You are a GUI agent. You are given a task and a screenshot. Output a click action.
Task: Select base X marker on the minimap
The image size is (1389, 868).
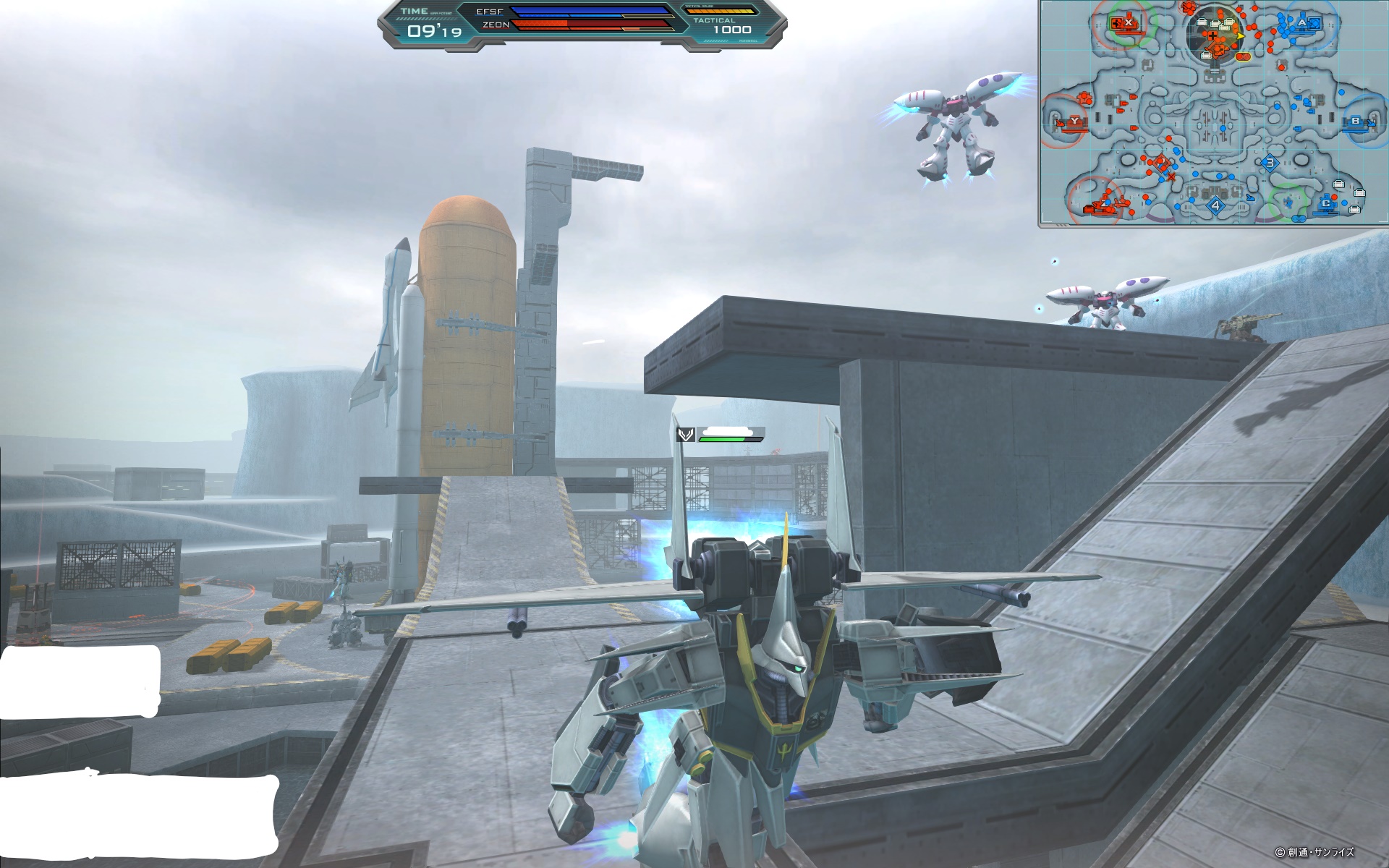(x=1128, y=23)
